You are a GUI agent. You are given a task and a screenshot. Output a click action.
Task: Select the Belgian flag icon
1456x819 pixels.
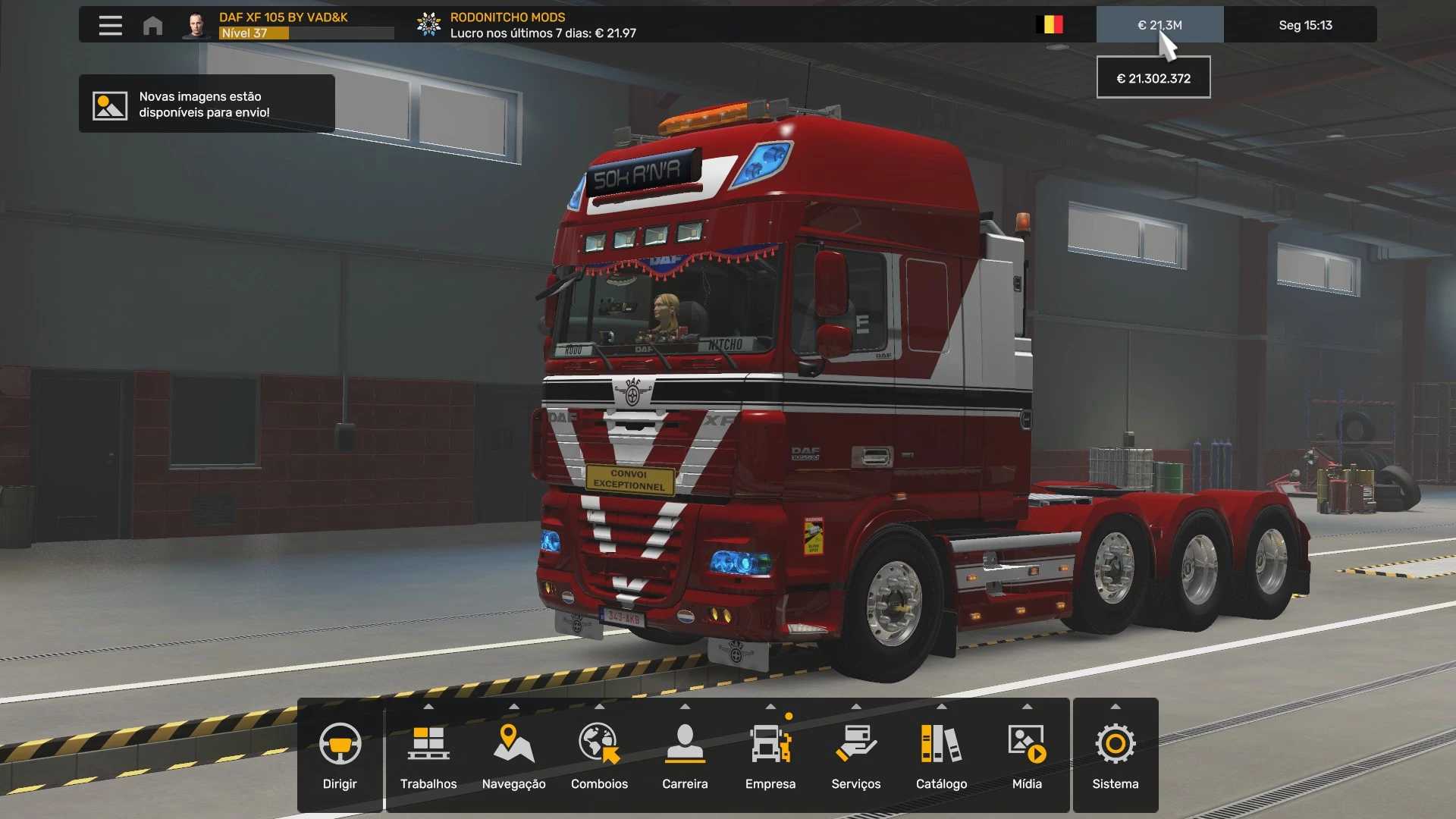click(1050, 25)
